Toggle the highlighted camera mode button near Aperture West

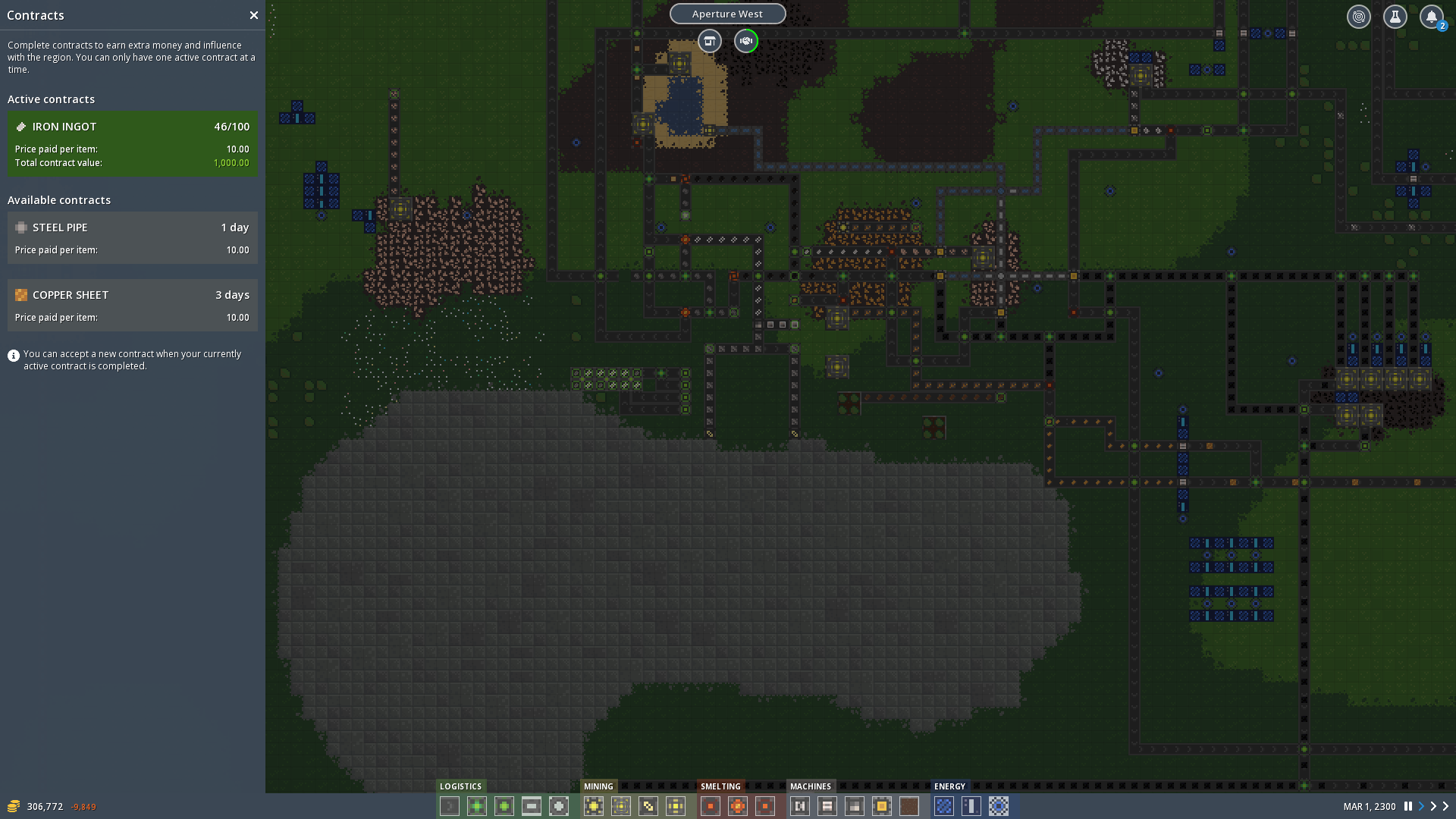745,42
